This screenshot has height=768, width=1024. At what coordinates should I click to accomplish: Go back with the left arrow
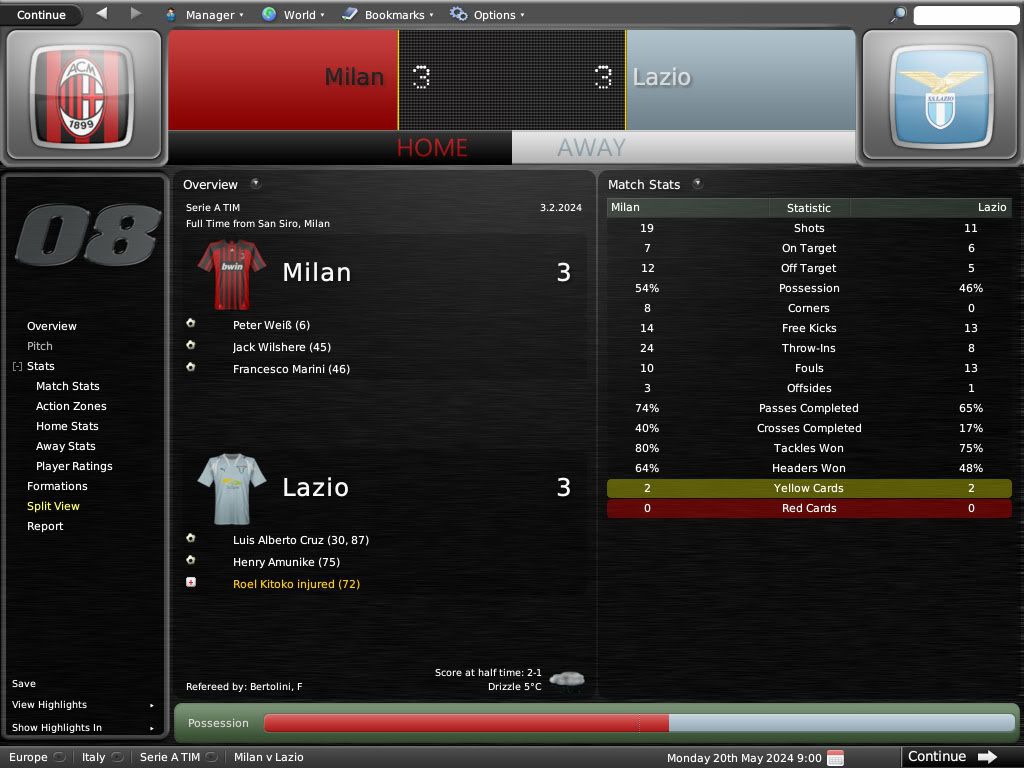coord(102,14)
